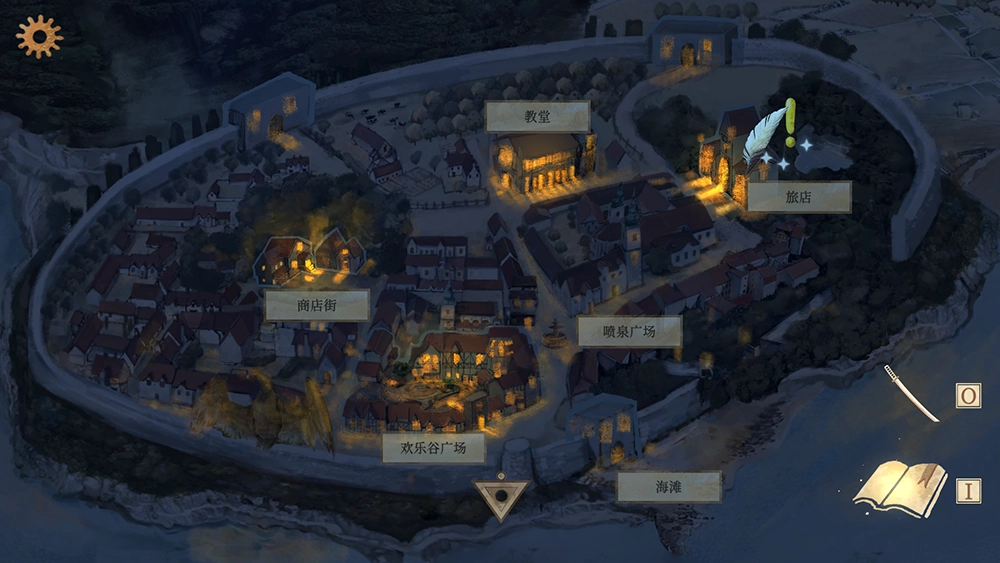Open the katana sword menu
Image resolution: width=1000 pixels, height=563 pixels.
pyautogui.click(x=911, y=392)
